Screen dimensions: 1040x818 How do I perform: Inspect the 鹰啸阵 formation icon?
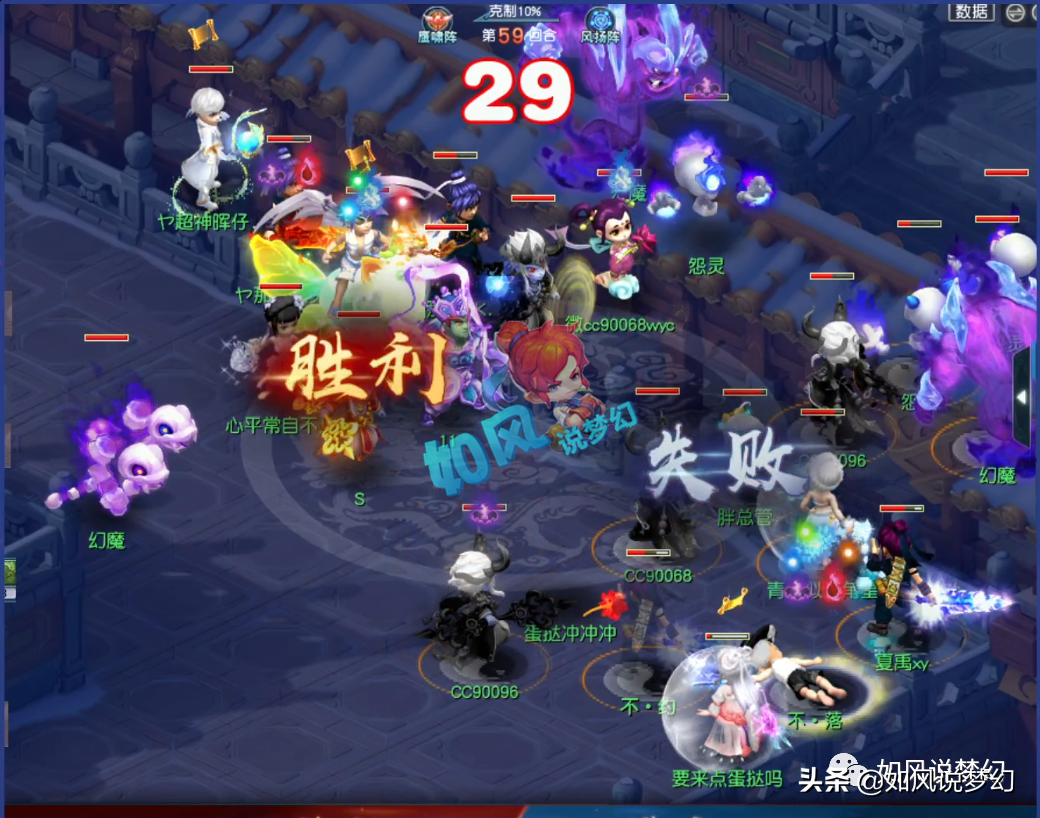[x=436, y=20]
